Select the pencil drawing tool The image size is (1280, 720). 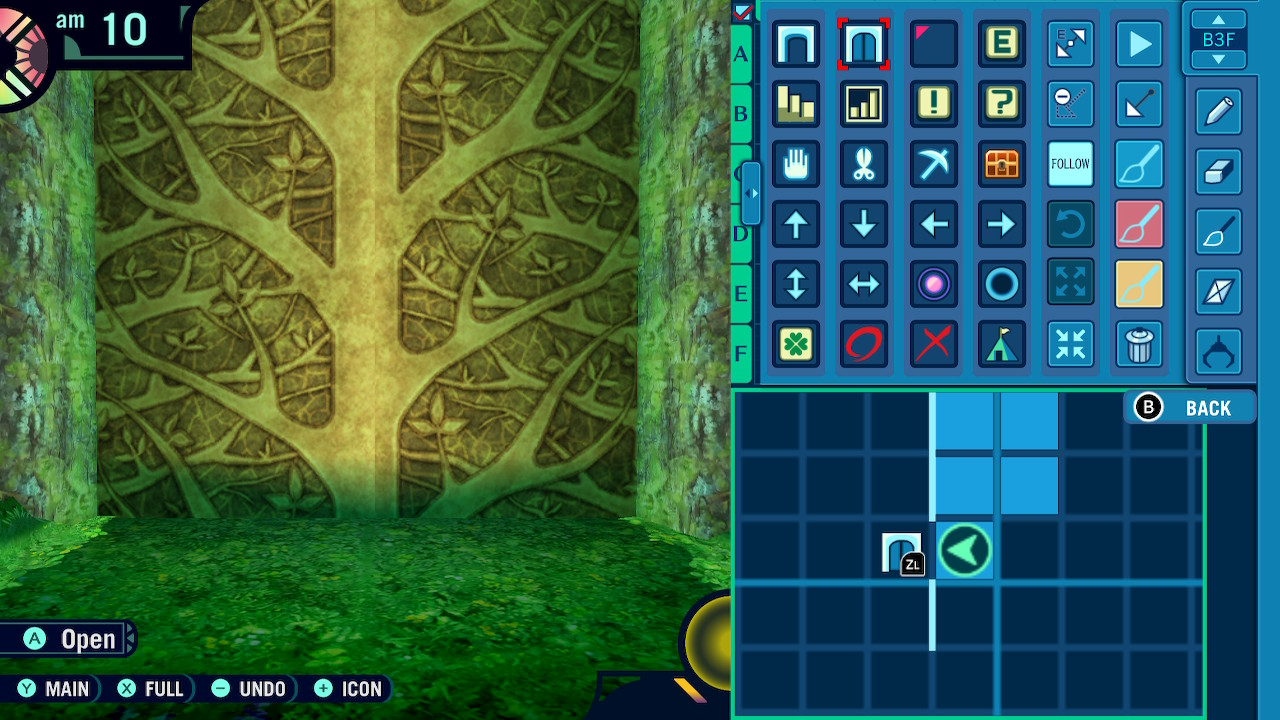pos(1219,112)
